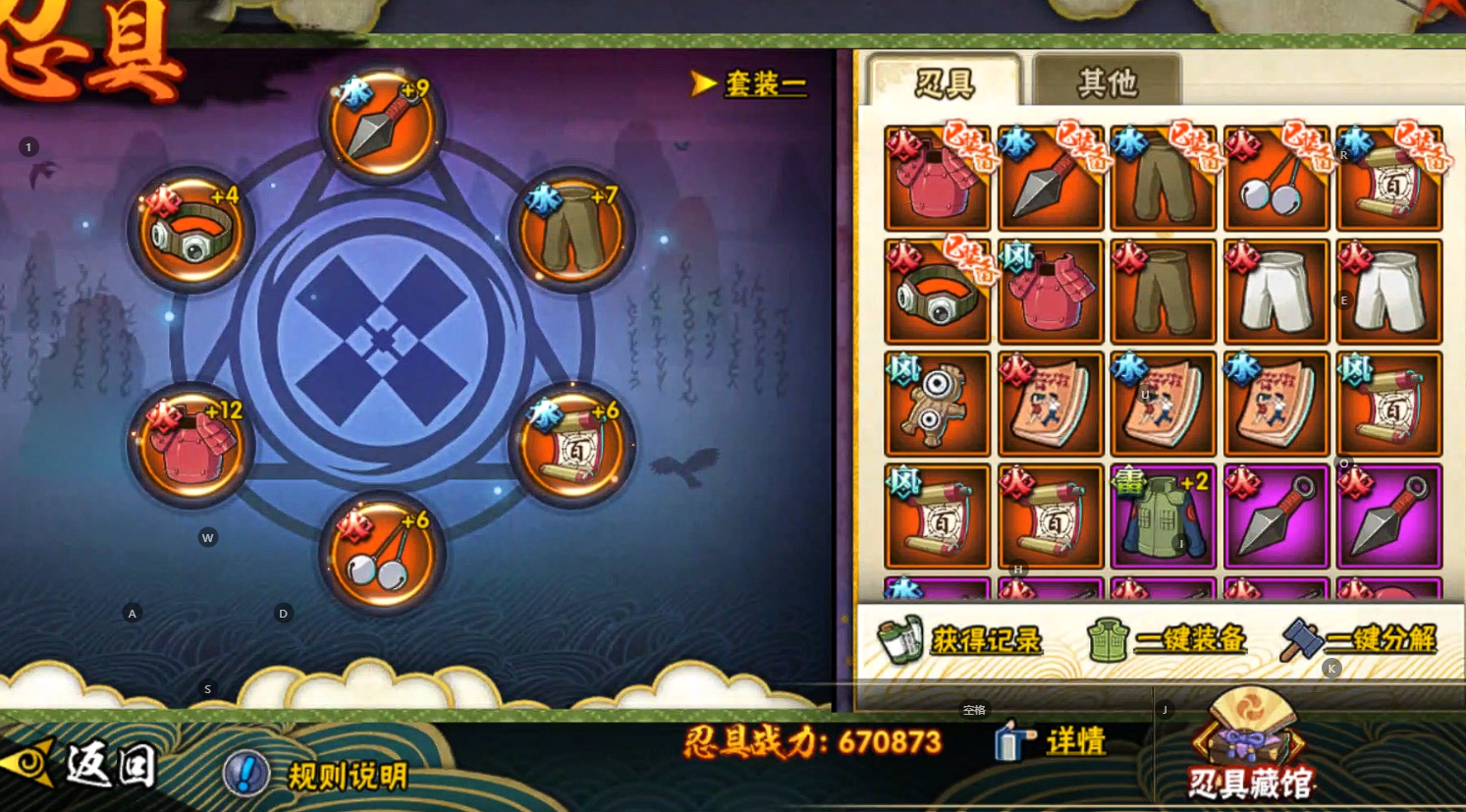Pick the straw doll item in inventory
The width and height of the screenshot is (1466, 812).
(x=937, y=404)
